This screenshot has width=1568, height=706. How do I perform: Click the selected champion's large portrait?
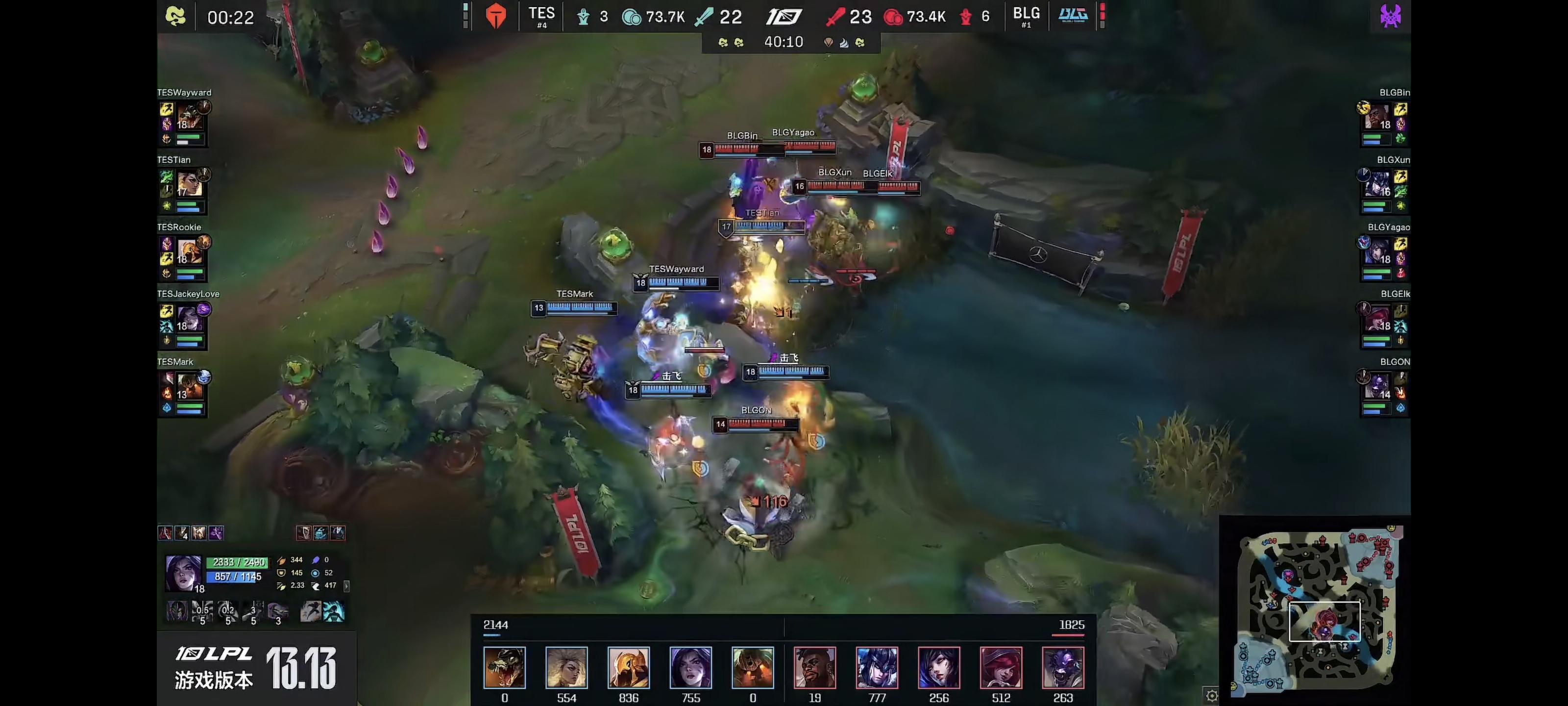click(183, 573)
